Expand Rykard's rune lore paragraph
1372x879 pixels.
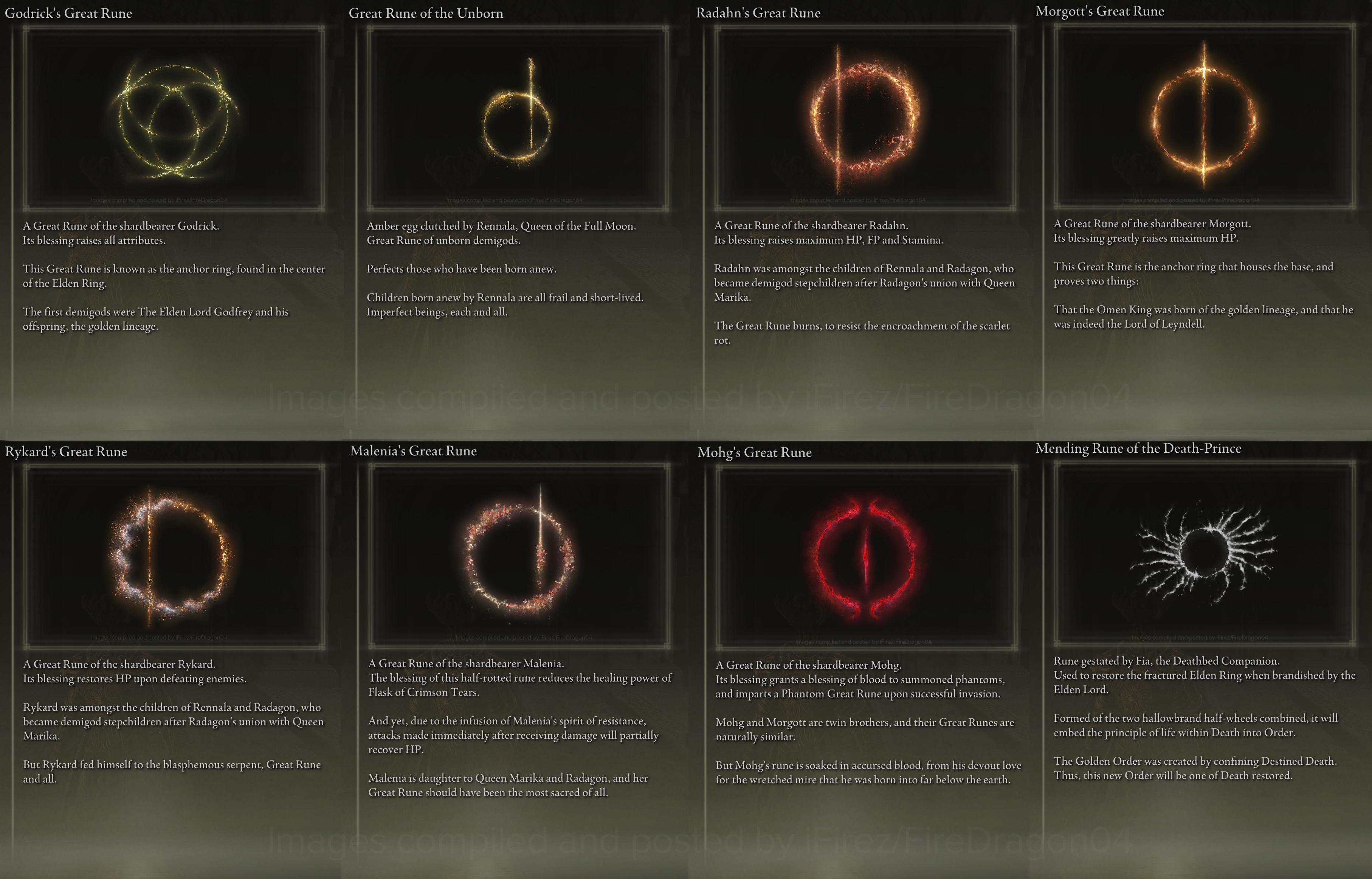171,736
